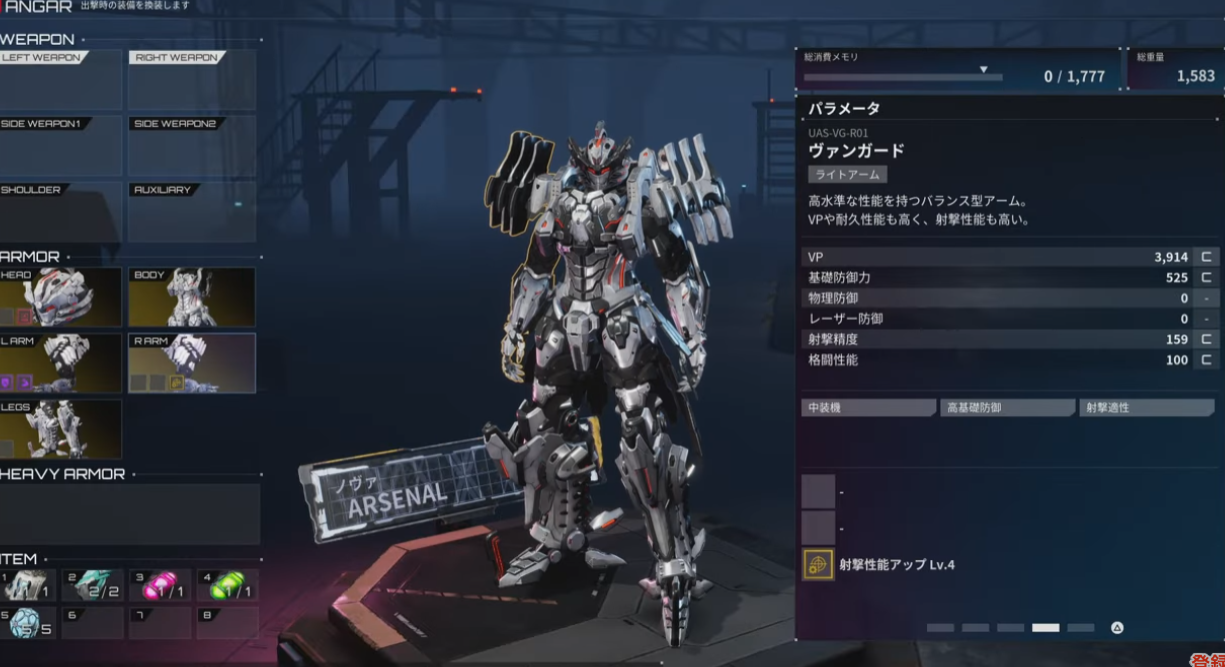Select the RIGHT WEAPON slot
This screenshot has width=1225, height=667.
pyautogui.click(x=191, y=80)
